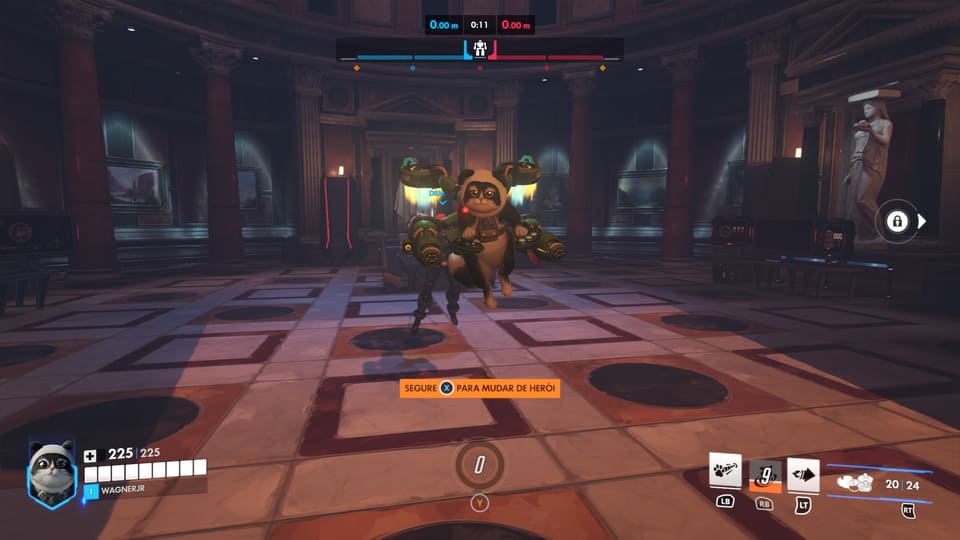The image size is (960, 540).
Task: Click the ultimate charge meter circle
Action: click(x=479, y=465)
